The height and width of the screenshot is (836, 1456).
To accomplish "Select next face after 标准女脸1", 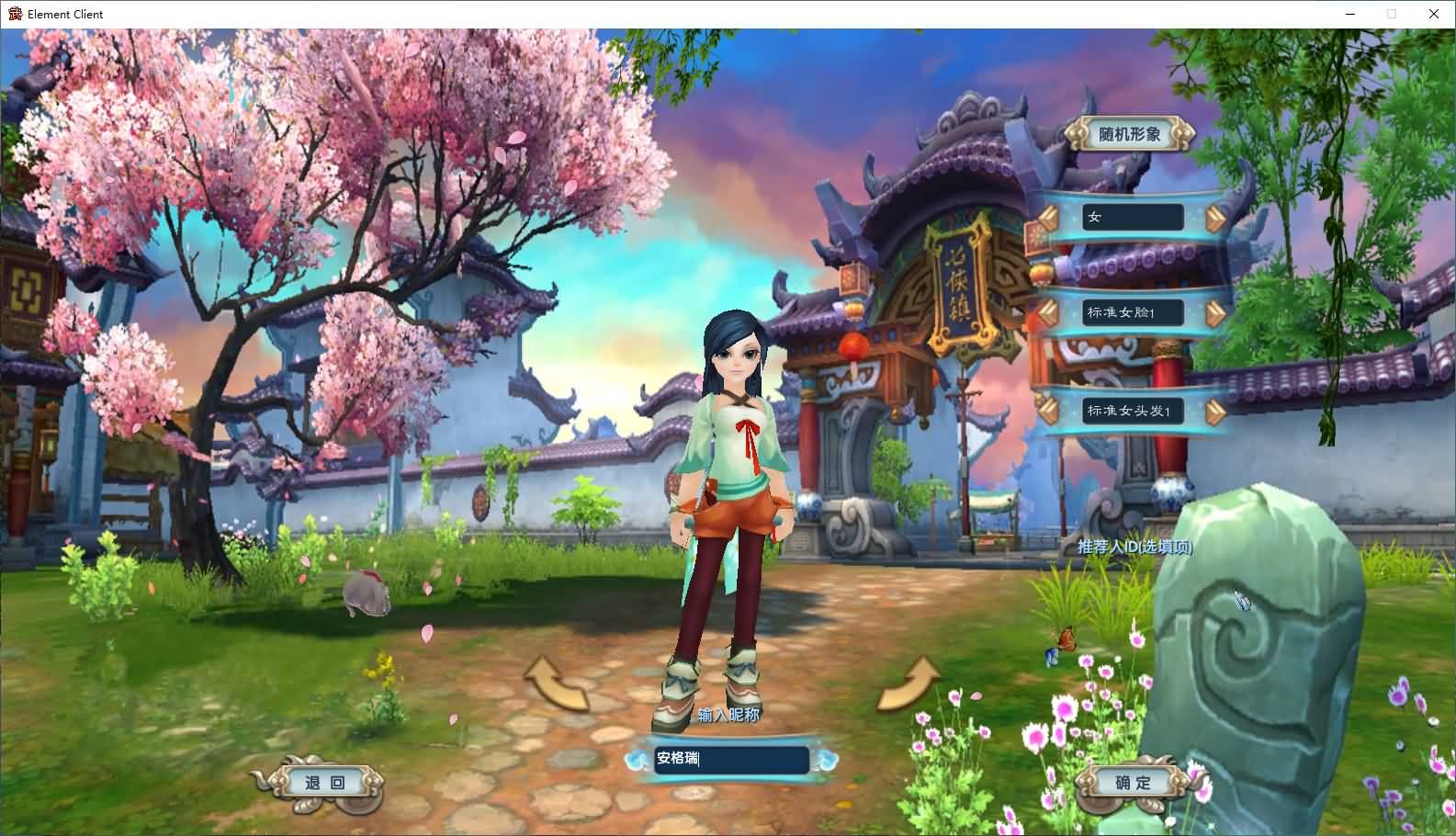I will (x=1214, y=313).
